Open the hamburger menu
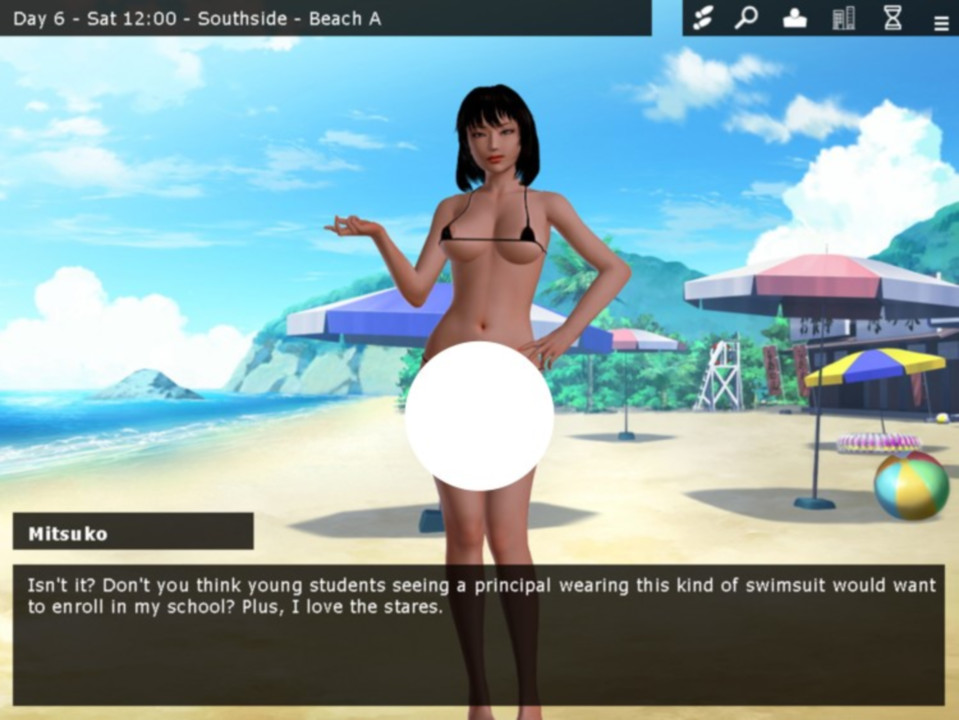Screen dimensions: 959x720 click(941, 23)
